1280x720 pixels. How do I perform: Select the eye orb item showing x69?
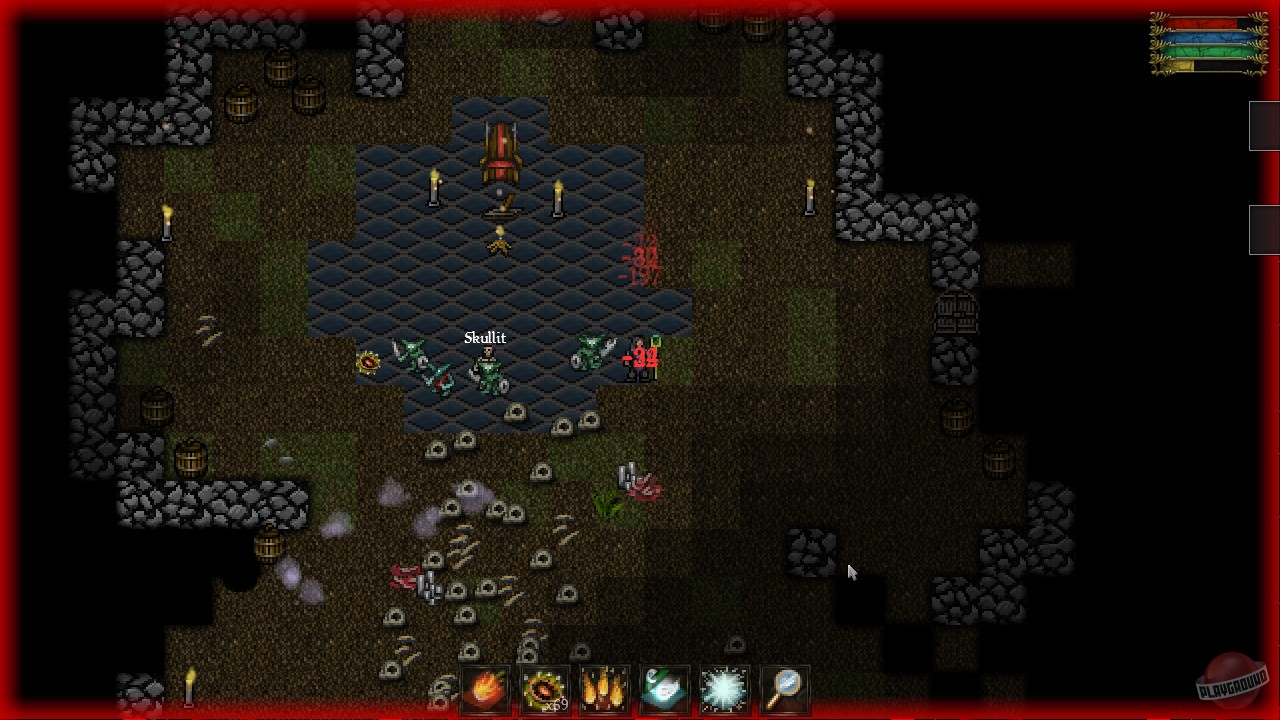[x=545, y=688]
